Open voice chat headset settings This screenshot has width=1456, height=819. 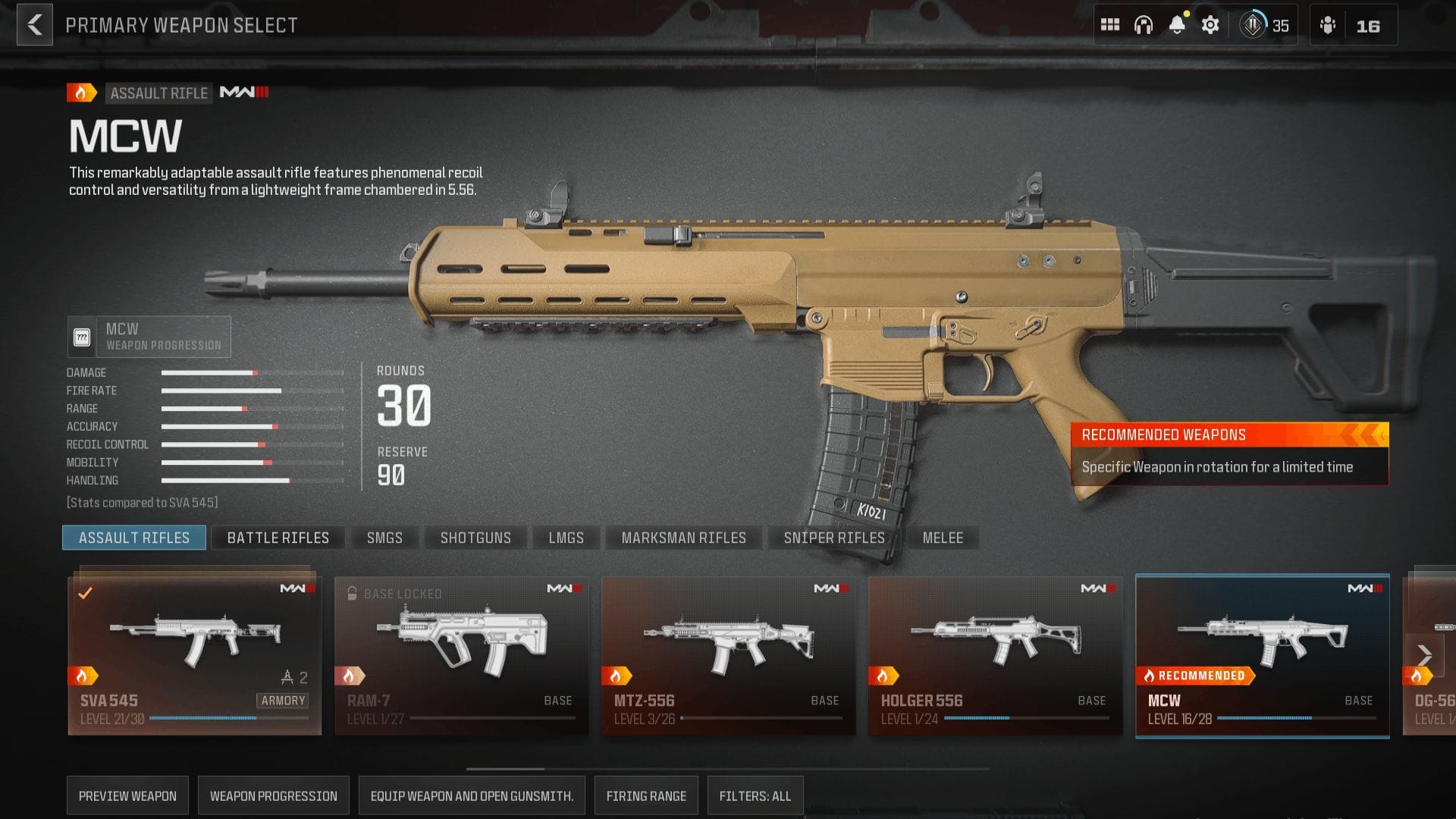pos(1144,24)
